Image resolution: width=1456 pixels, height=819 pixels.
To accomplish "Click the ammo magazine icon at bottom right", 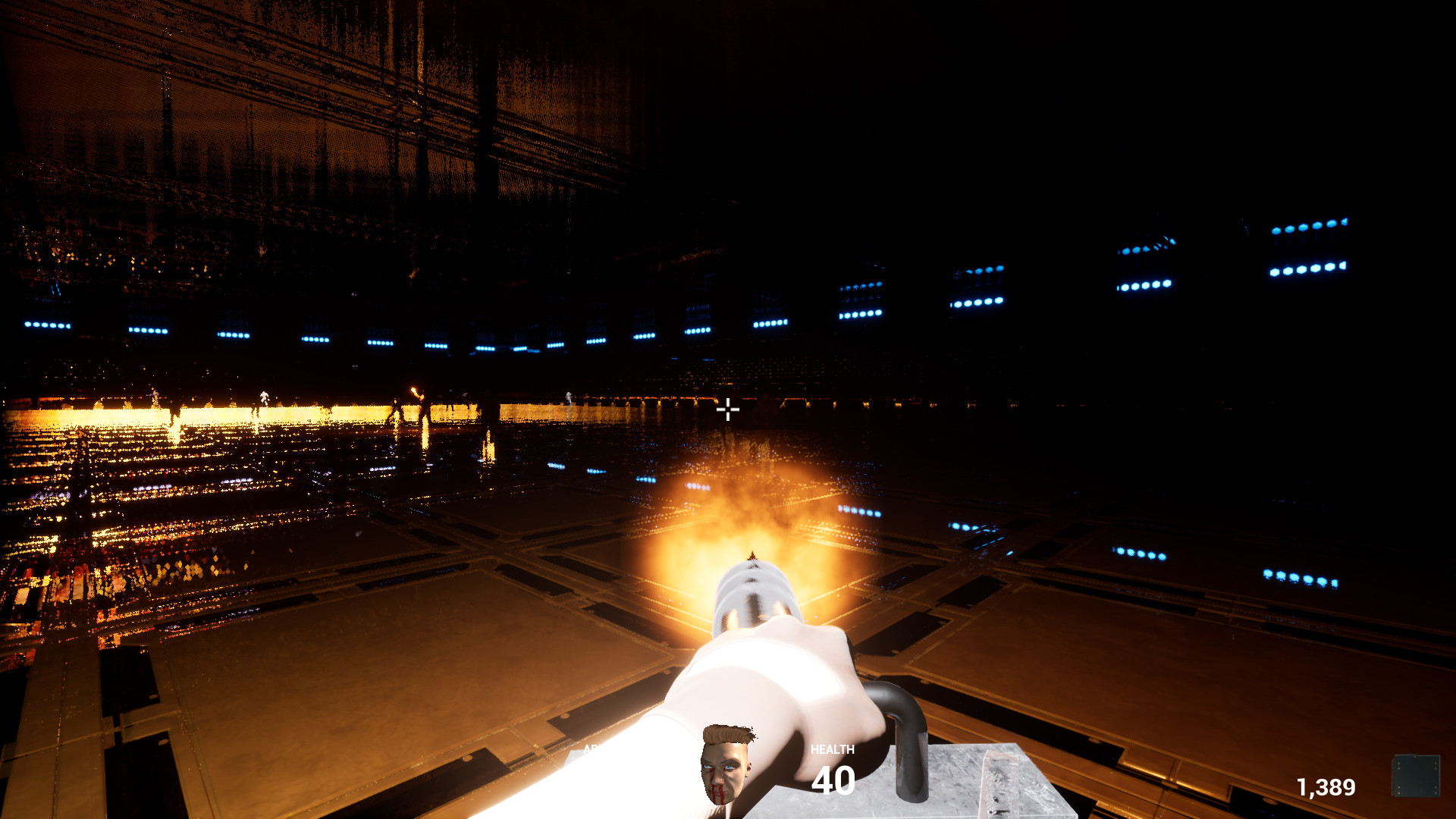I will (1417, 773).
